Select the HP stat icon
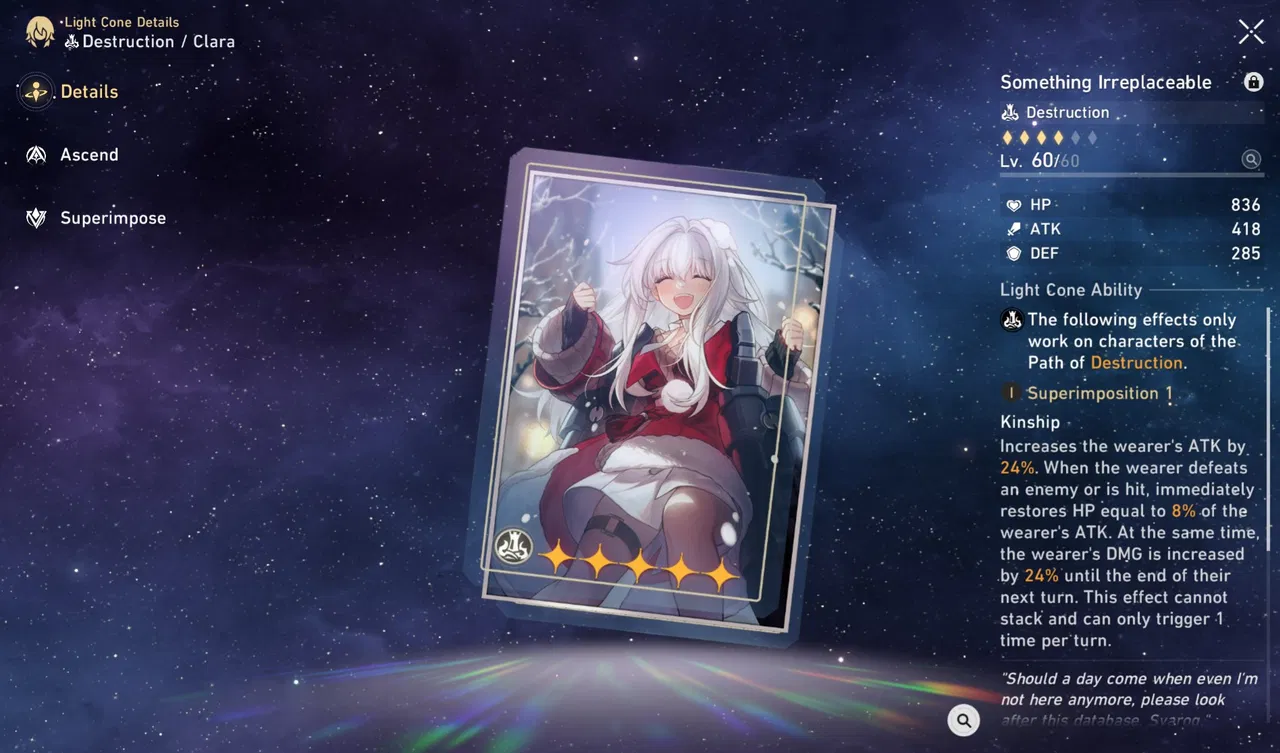1280x753 pixels. coord(1015,204)
